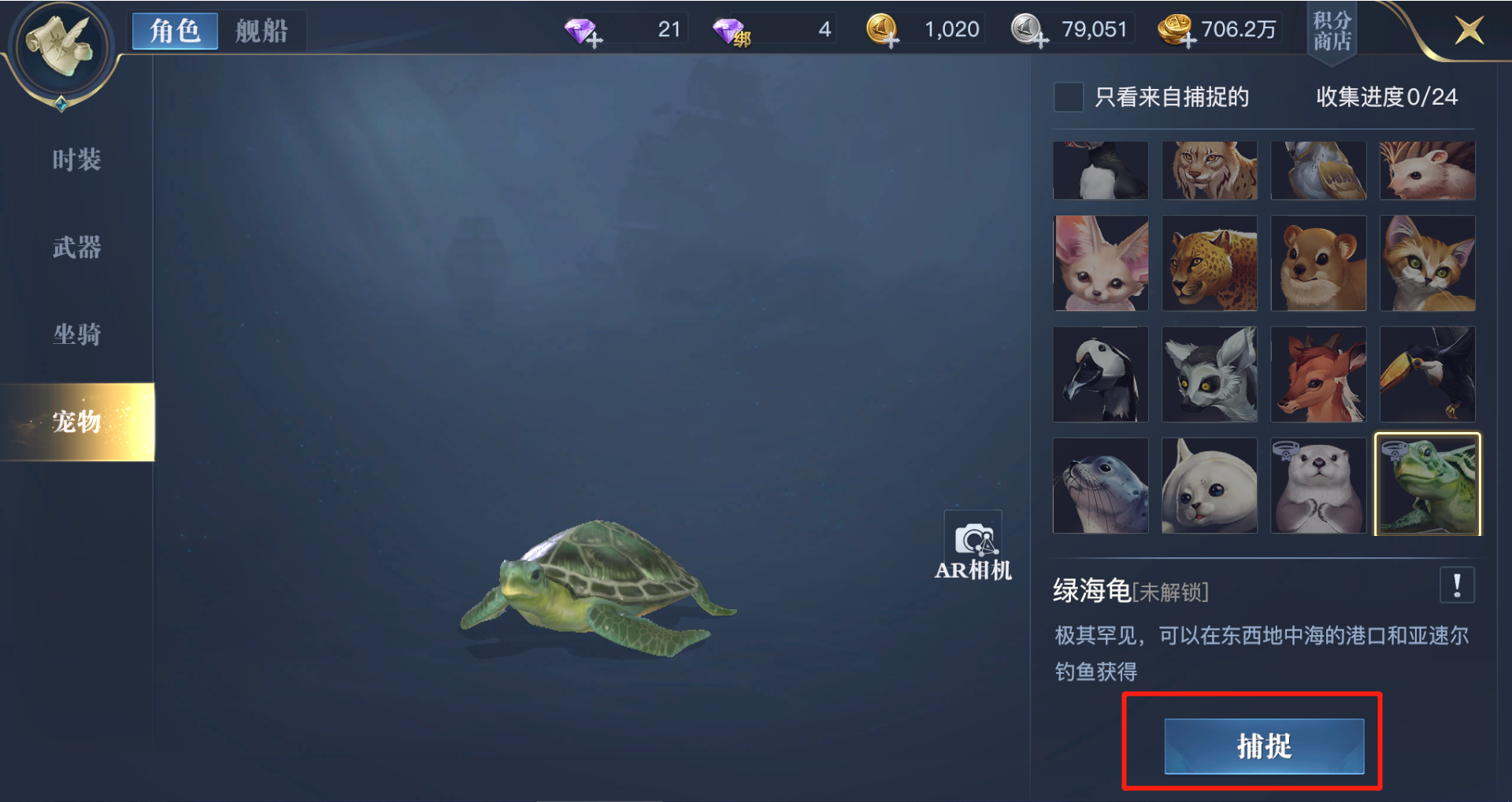Open the 武器 category
Image resolution: width=1512 pixels, height=802 pixels.
coord(76,247)
